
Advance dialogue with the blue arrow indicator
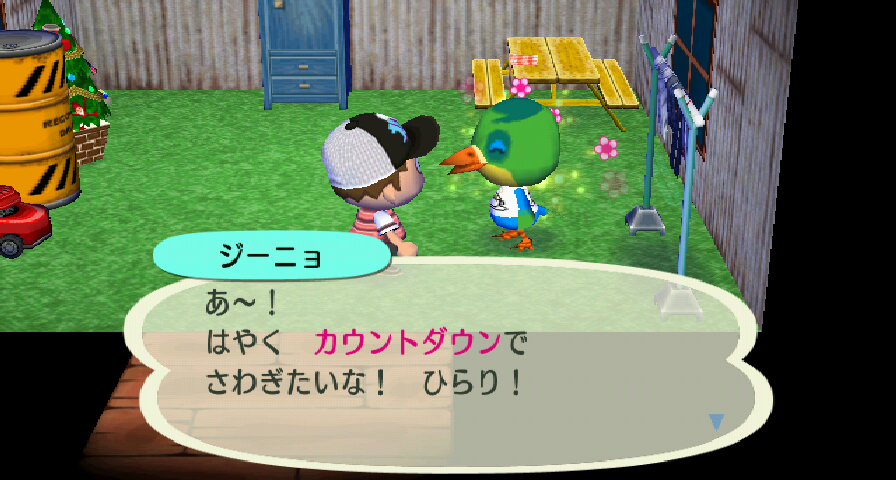pos(715,422)
